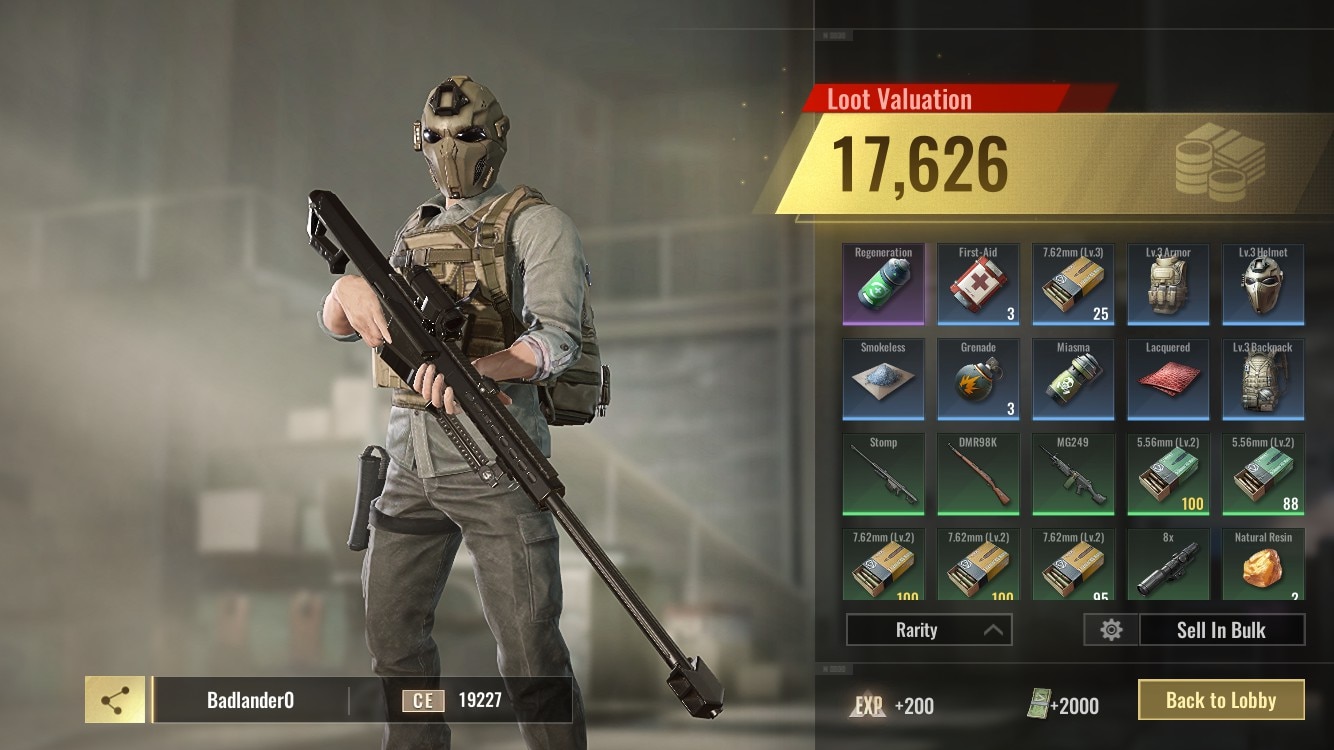Open the Rarity sort dropdown
1334x750 pixels.
click(x=929, y=630)
